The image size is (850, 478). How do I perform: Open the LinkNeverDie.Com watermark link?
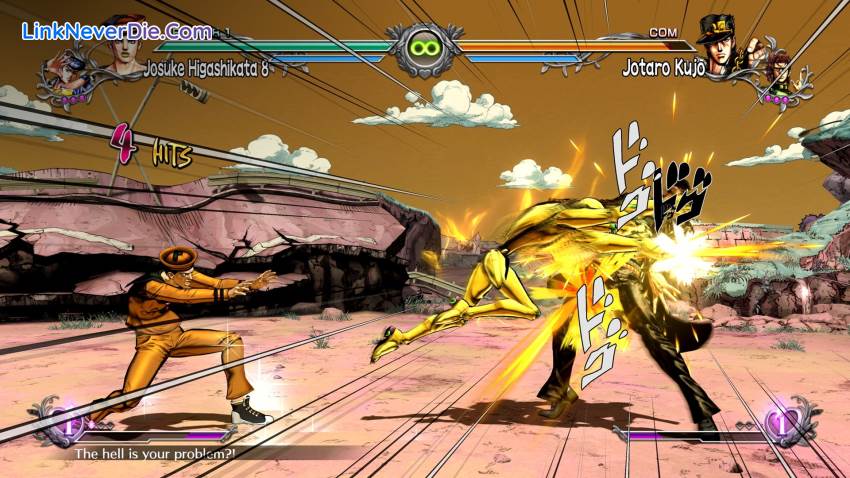click(116, 31)
